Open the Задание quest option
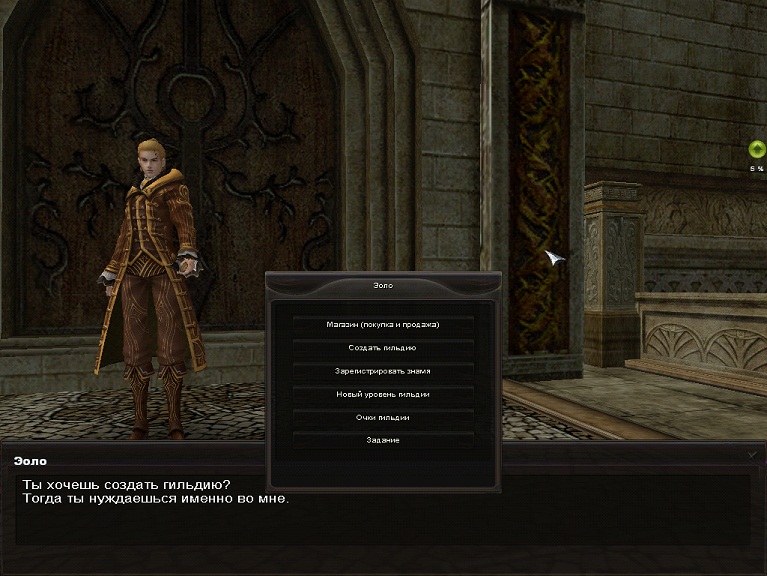The image size is (767, 576). tap(383, 440)
